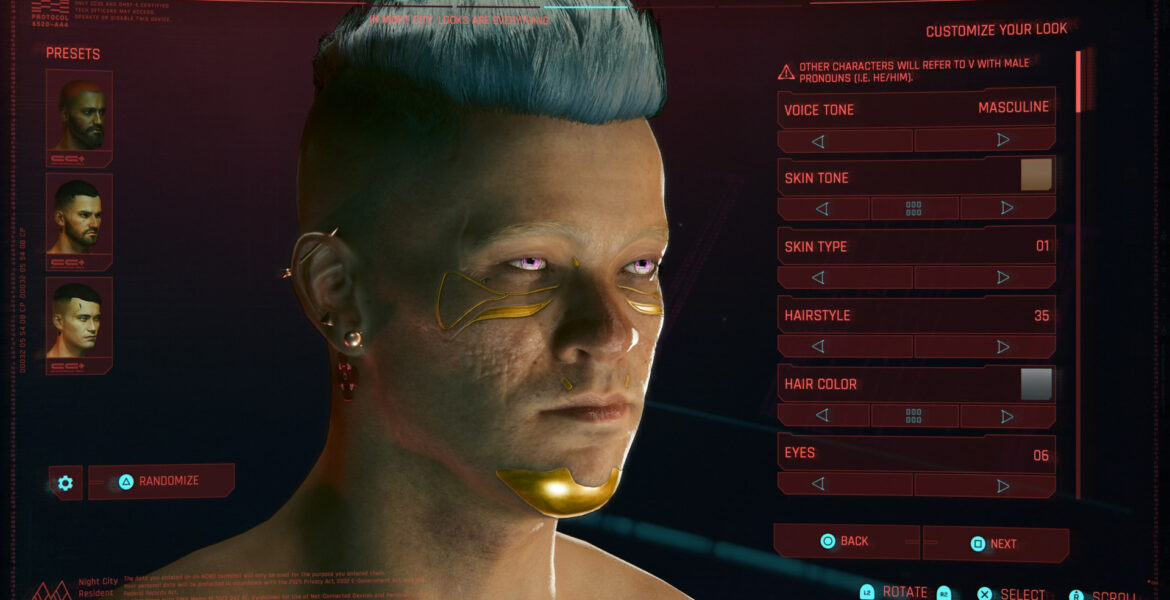The image size is (1170, 600).
Task: Advance Skin Tone to the next shade
Action: pos(1007,208)
